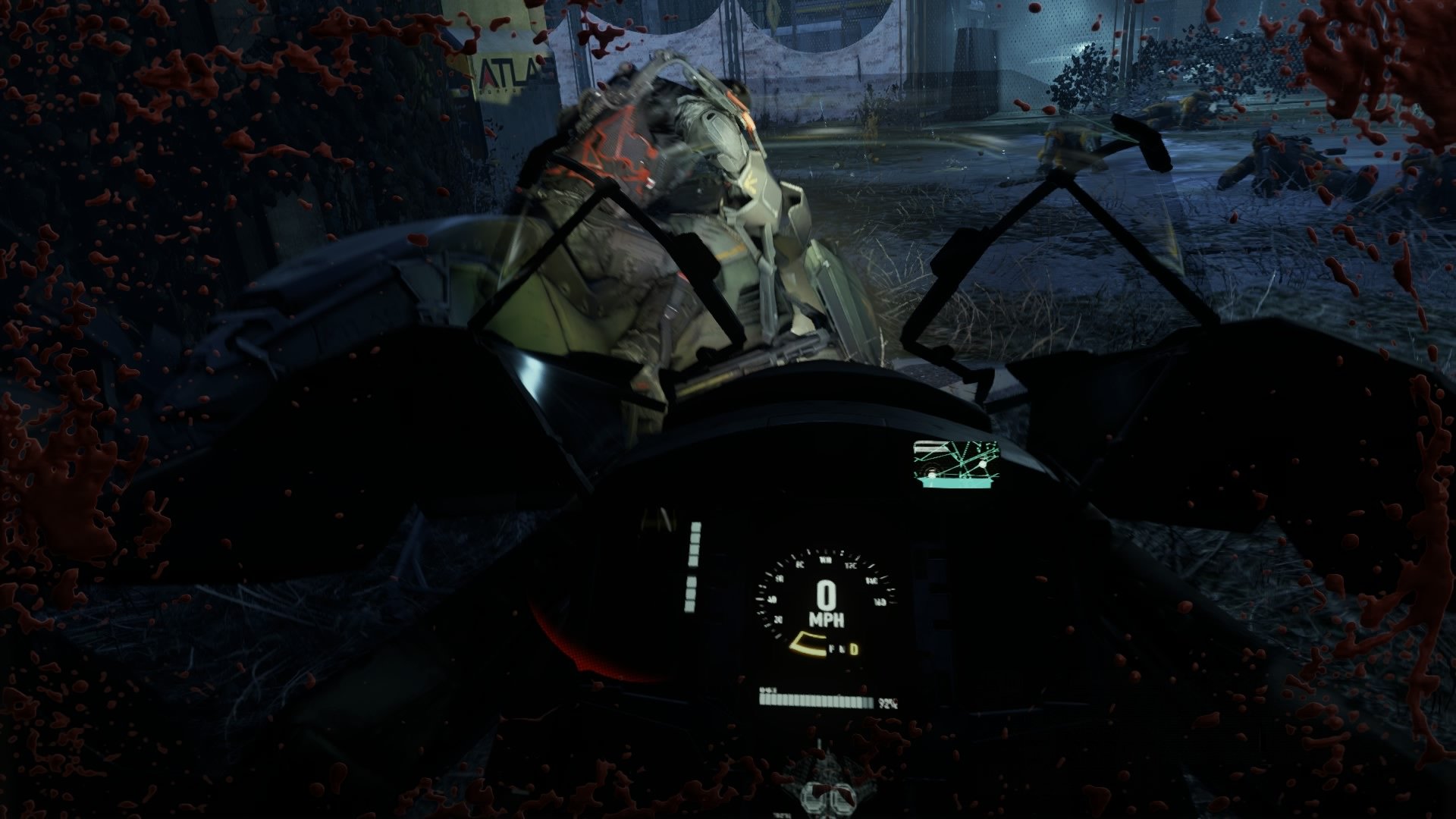
Task: Toggle the N neutral gear marker
Action: point(843,648)
